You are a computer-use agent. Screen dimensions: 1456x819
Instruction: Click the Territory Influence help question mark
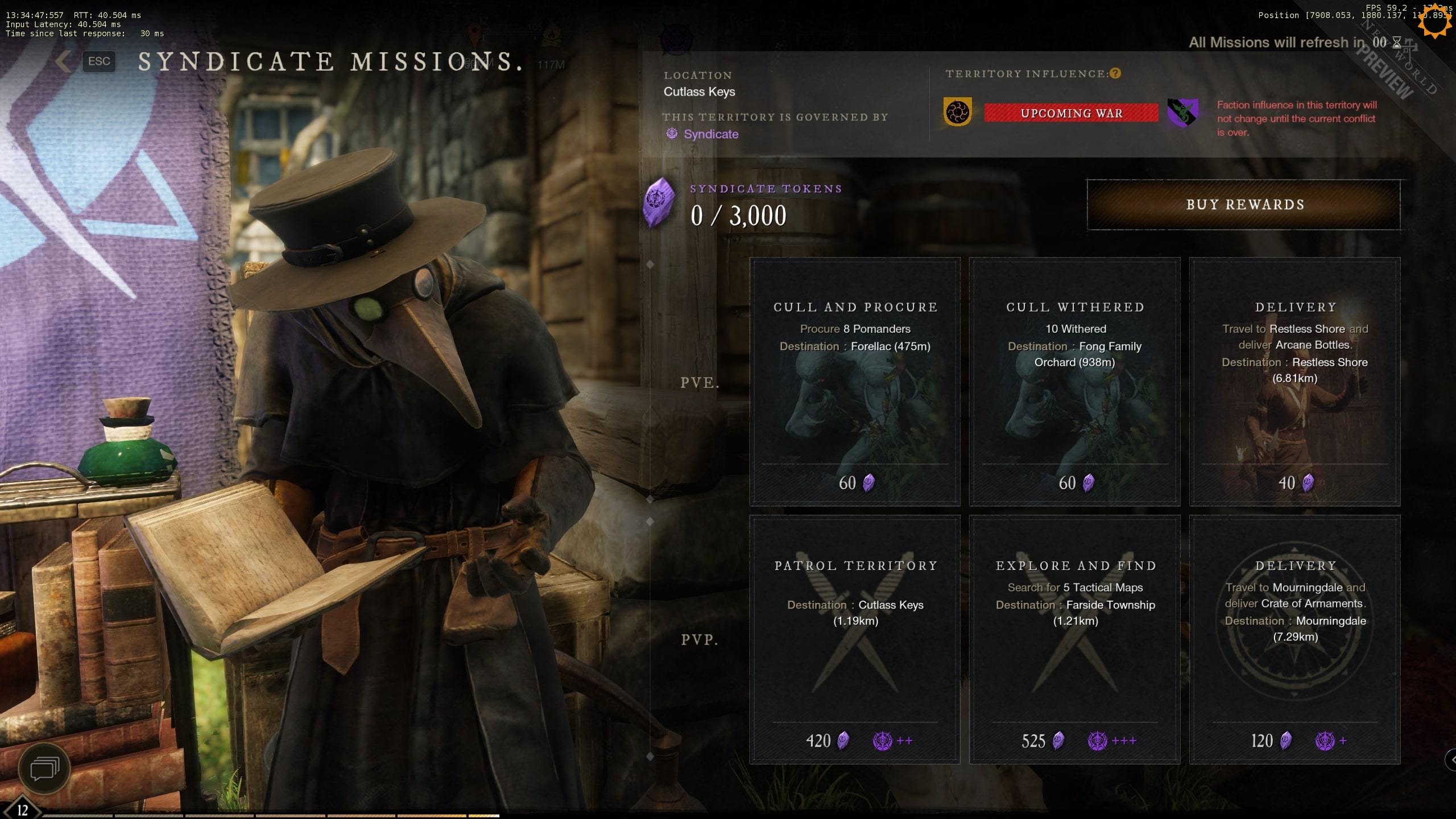[1115, 73]
